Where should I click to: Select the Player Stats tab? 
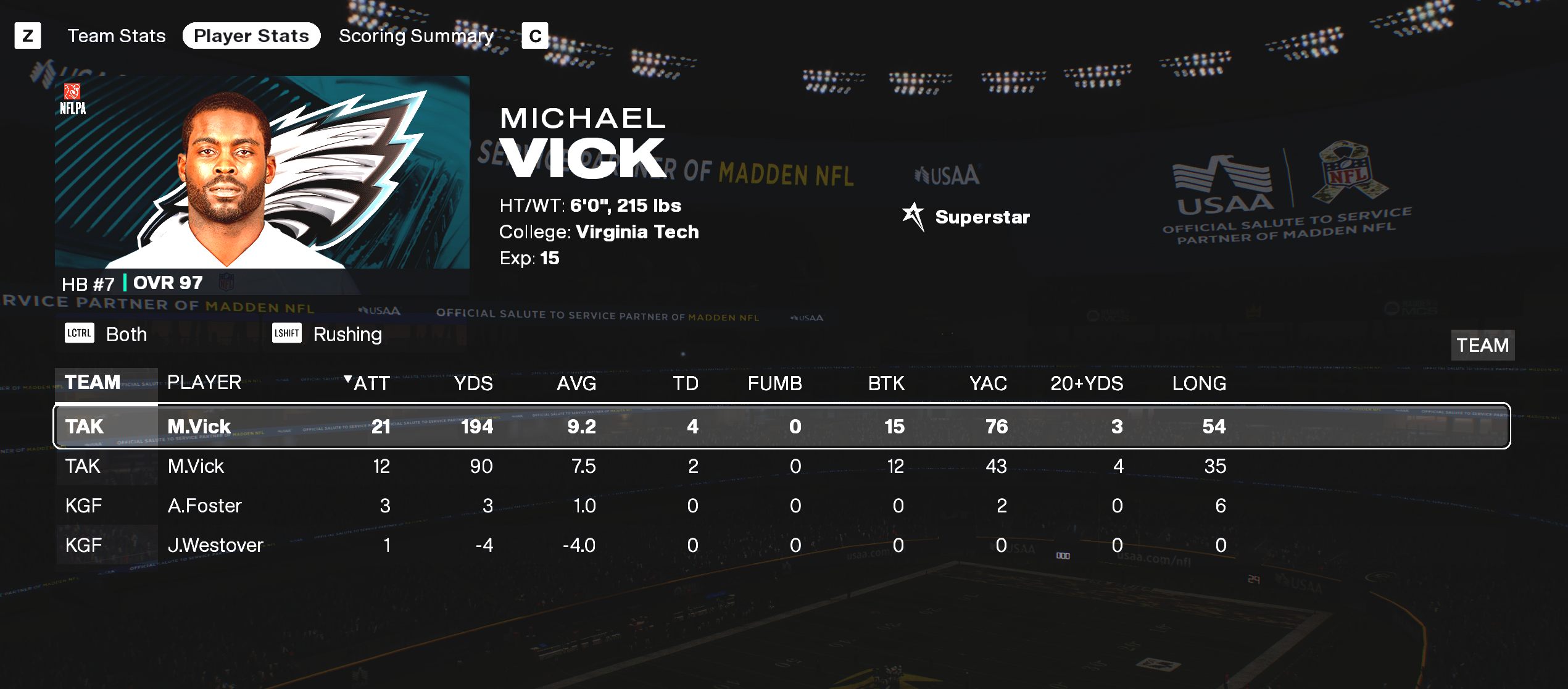pyautogui.click(x=251, y=36)
